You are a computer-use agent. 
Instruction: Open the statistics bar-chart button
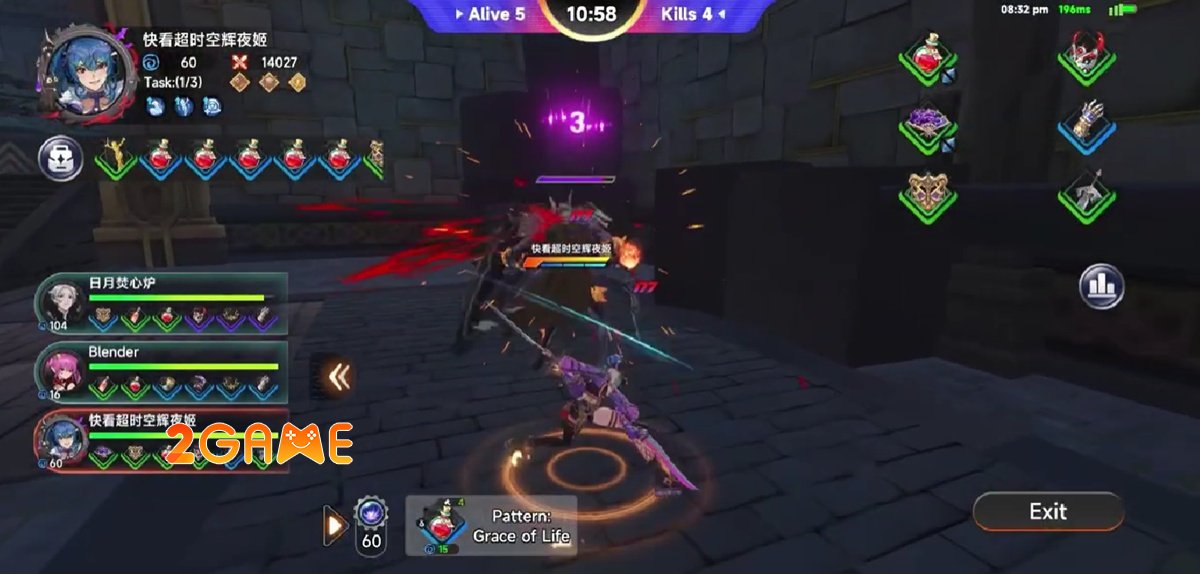(x=1101, y=286)
